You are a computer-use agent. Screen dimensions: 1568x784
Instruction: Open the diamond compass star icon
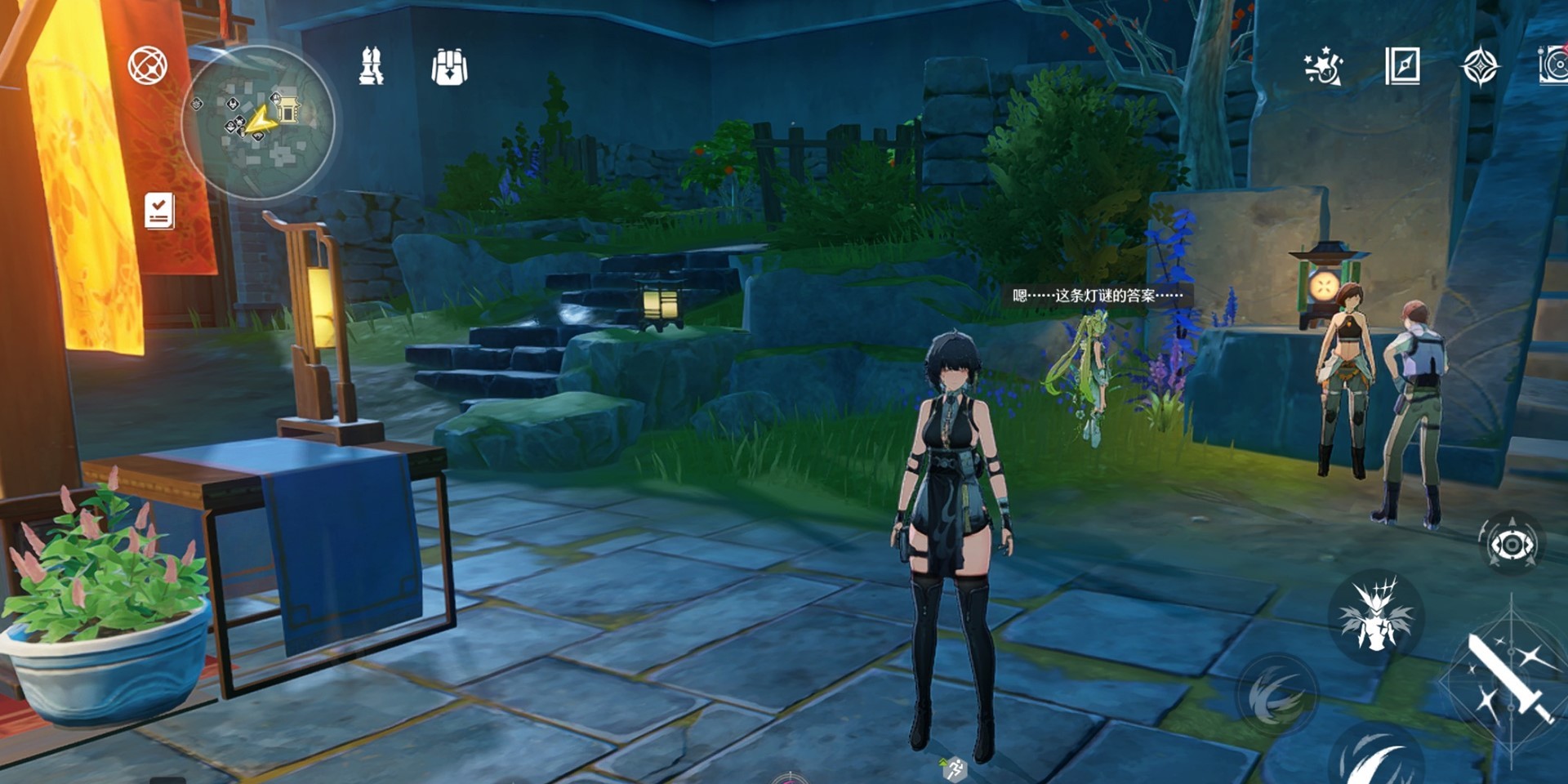[x=1480, y=66]
